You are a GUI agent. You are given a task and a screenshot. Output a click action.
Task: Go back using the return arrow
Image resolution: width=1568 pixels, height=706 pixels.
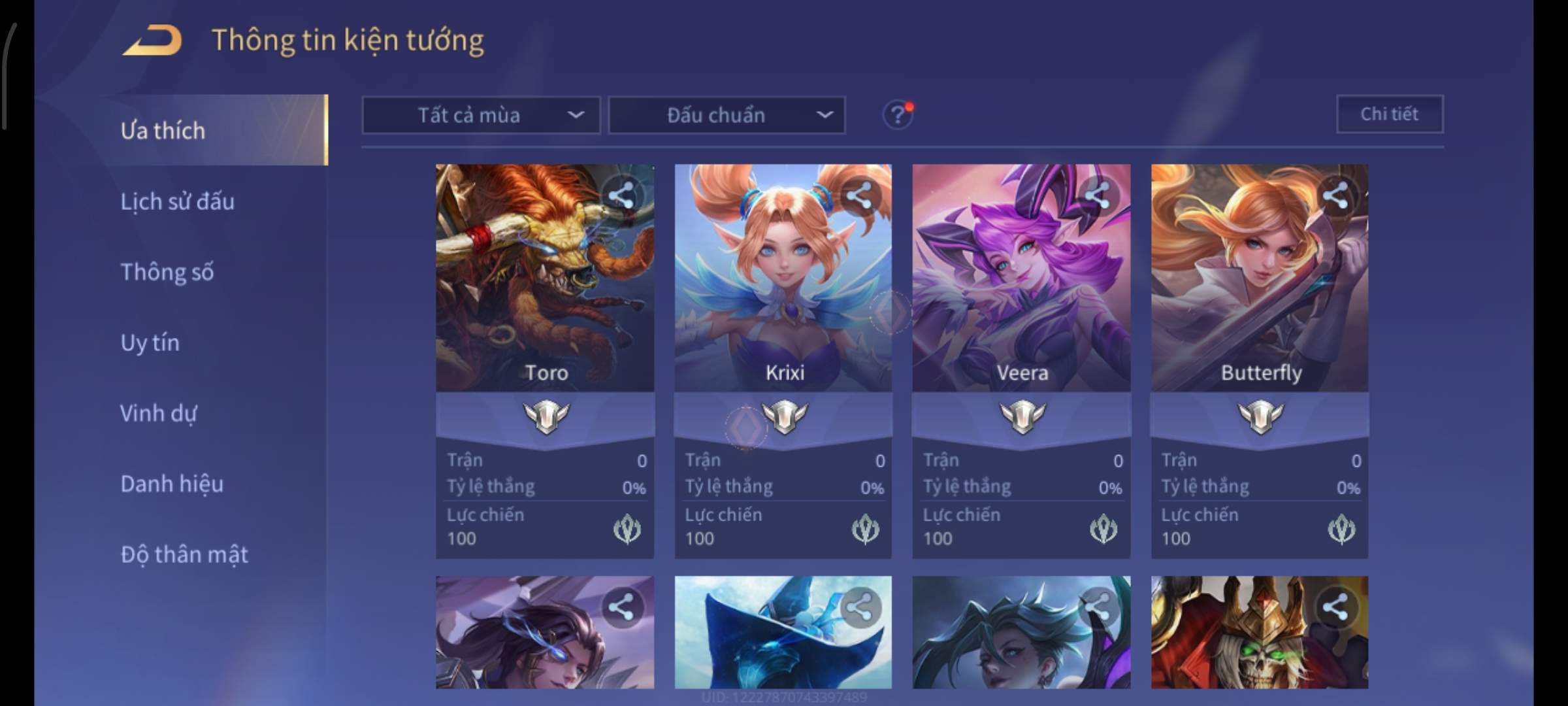(x=152, y=41)
